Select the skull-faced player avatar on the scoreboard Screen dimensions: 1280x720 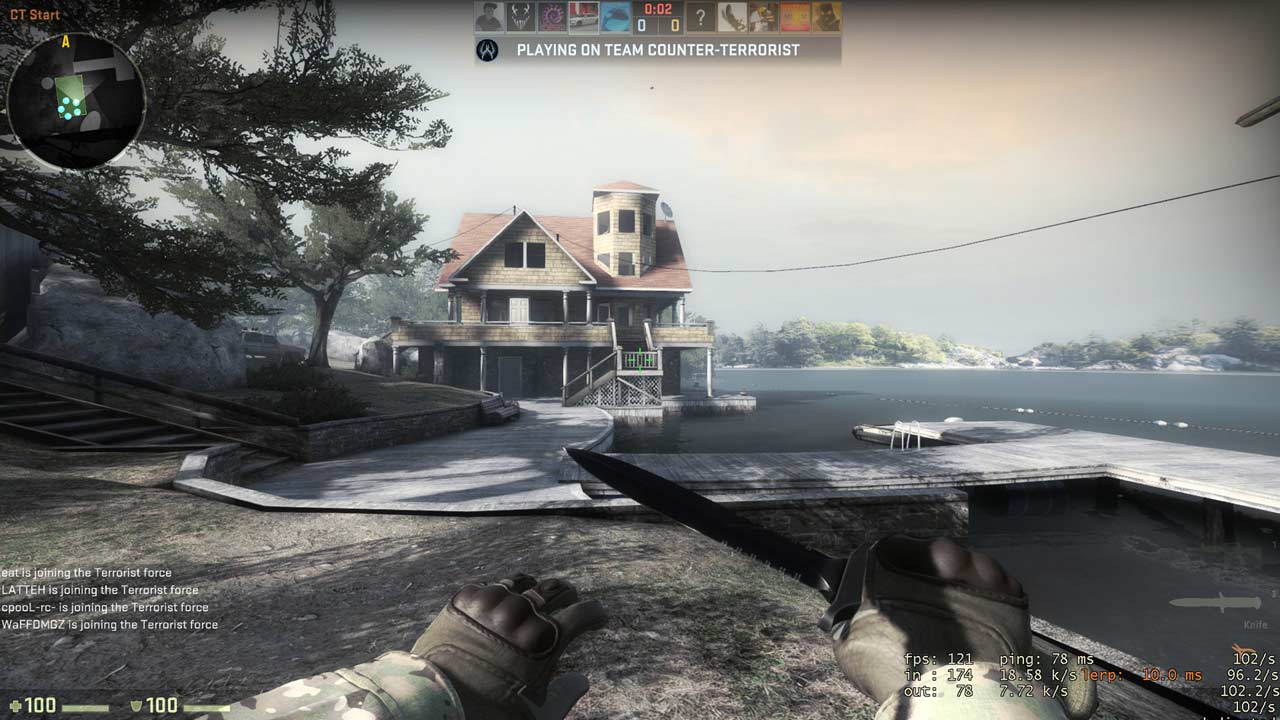pyautogui.click(x=521, y=16)
